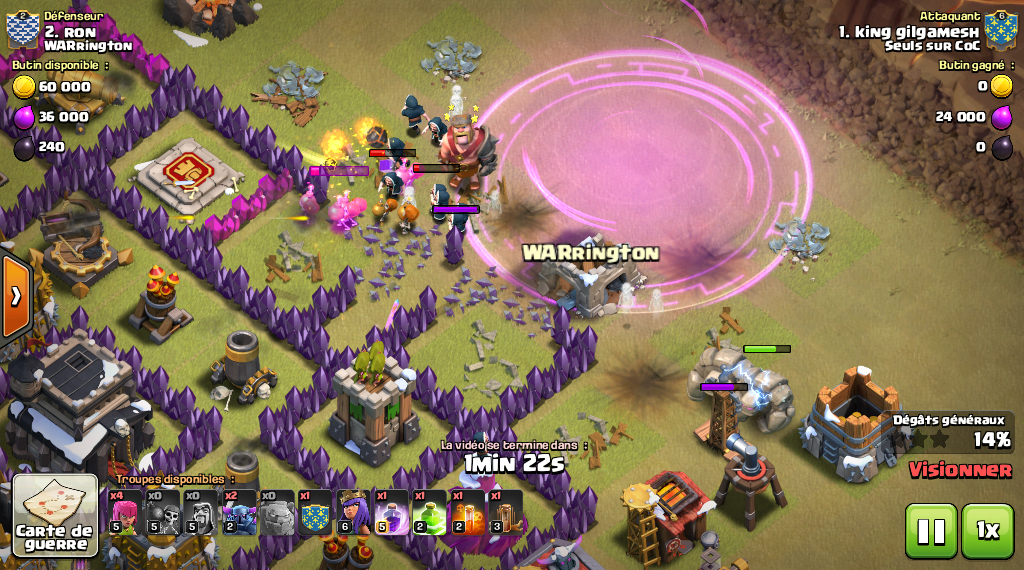Change the 1x replay speed
This screenshot has width=1024, height=570.
pyautogui.click(x=987, y=530)
